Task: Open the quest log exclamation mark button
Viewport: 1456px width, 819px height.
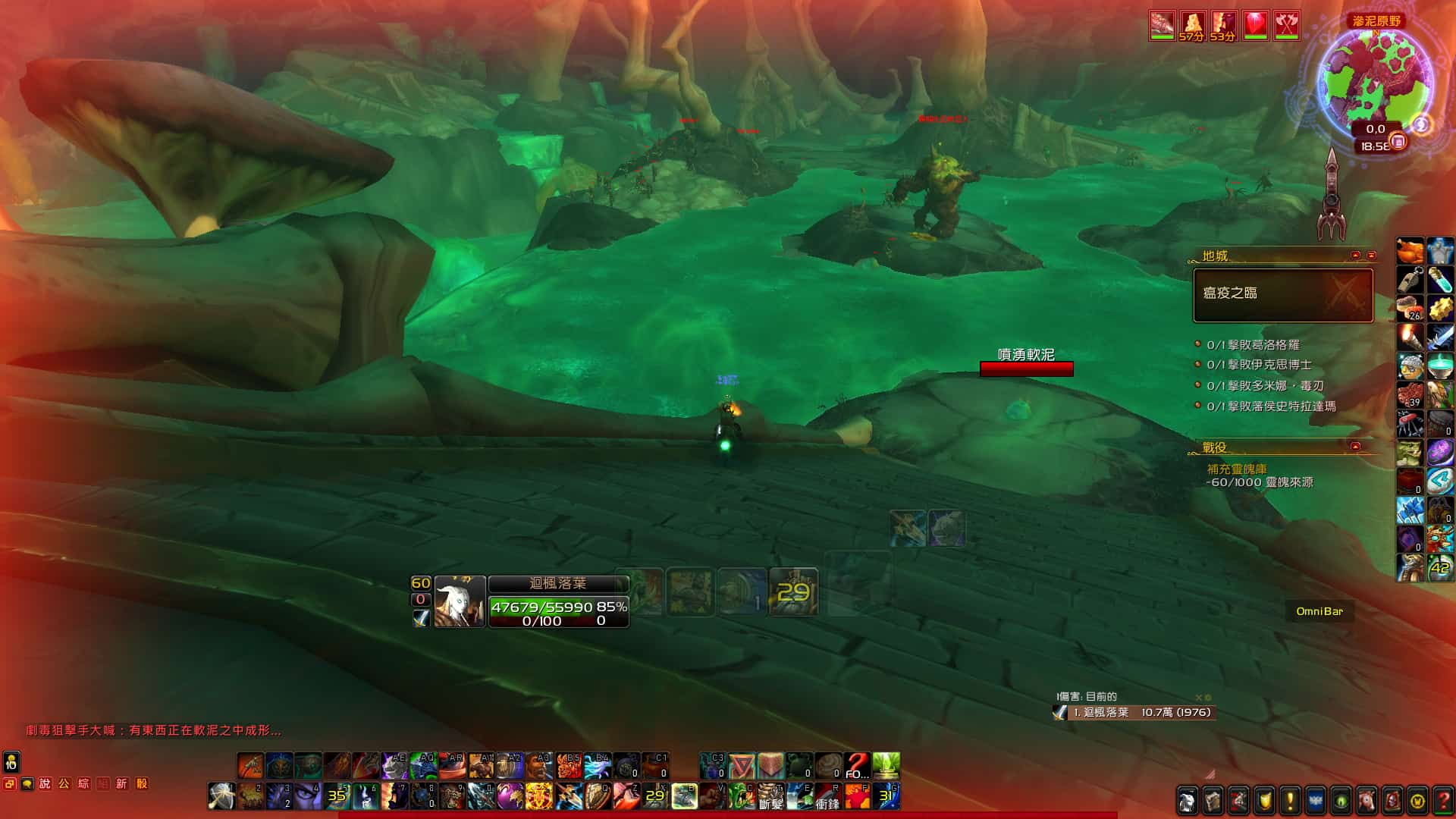Action: click(1290, 800)
